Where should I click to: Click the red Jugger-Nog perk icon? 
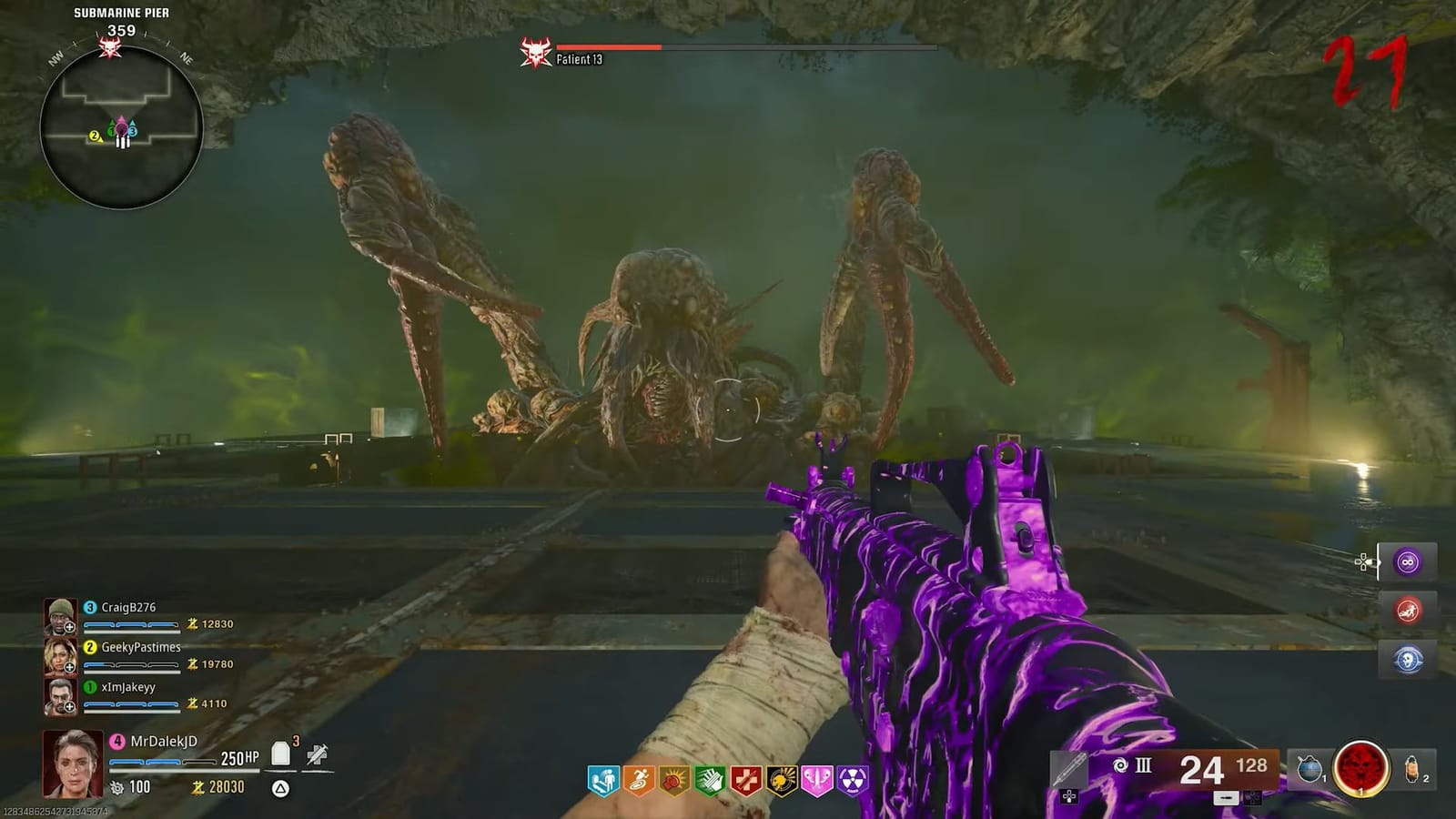click(x=745, y=778)
